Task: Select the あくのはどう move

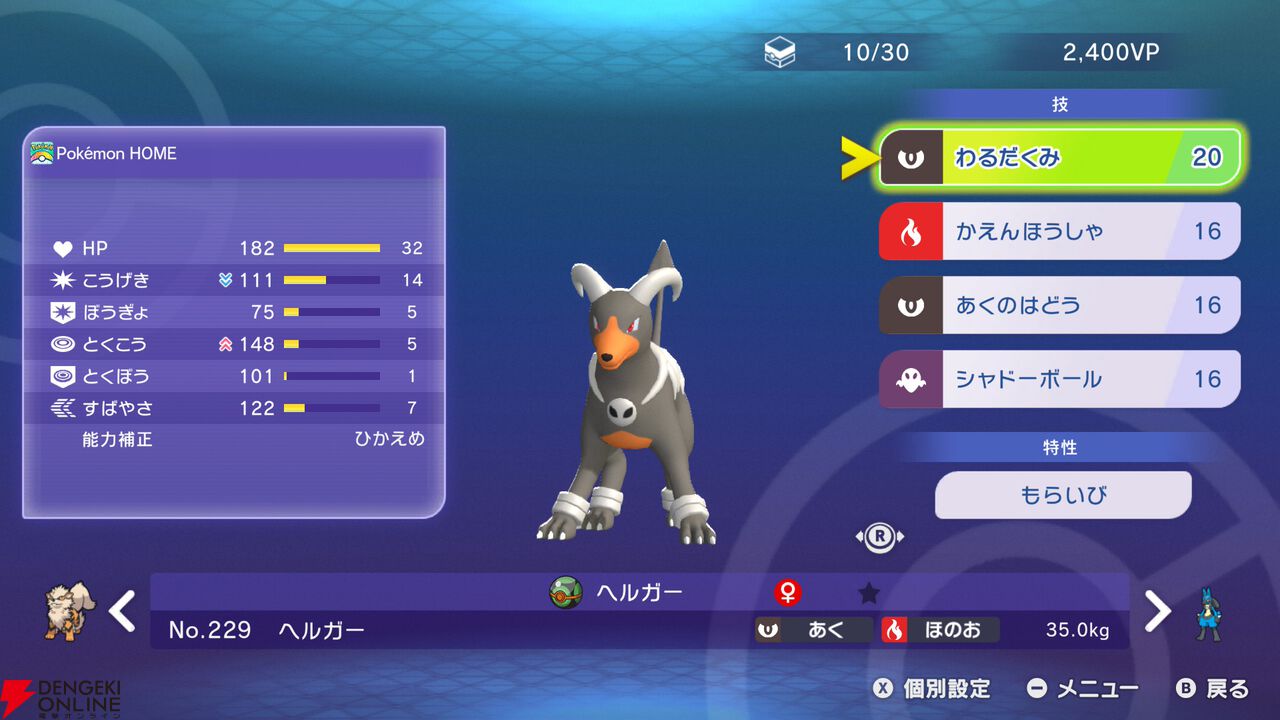Action: [x=1059, y=305]
